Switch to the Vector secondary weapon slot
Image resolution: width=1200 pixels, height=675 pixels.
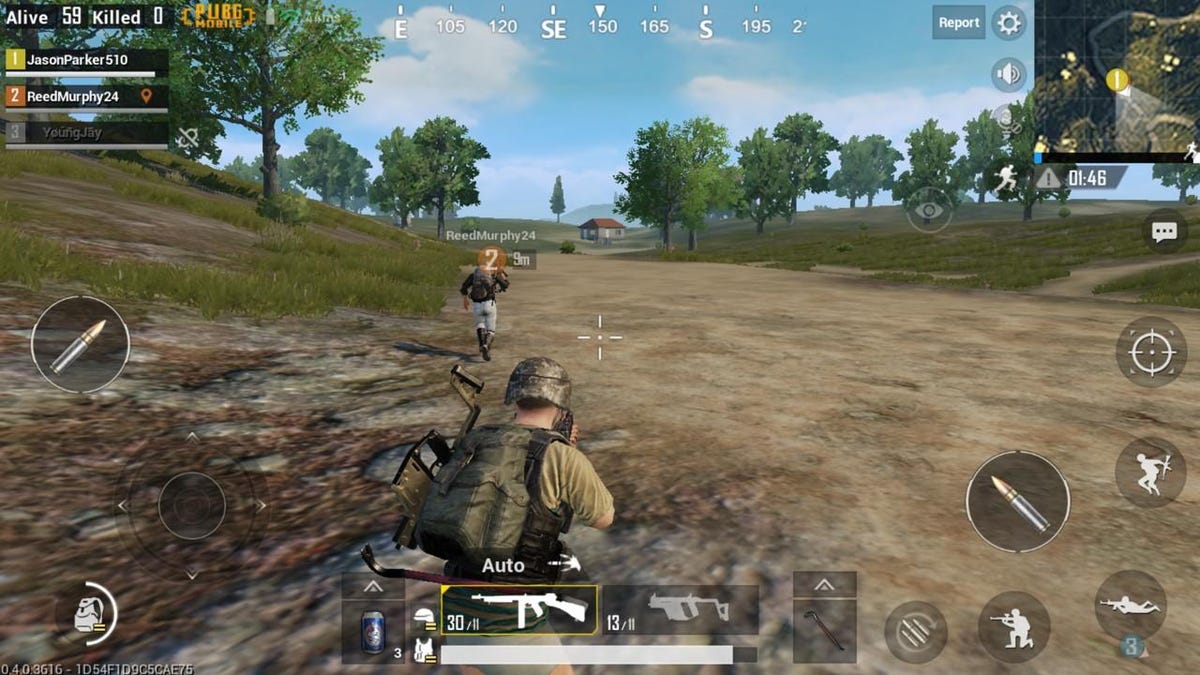[x=681, y=610]
